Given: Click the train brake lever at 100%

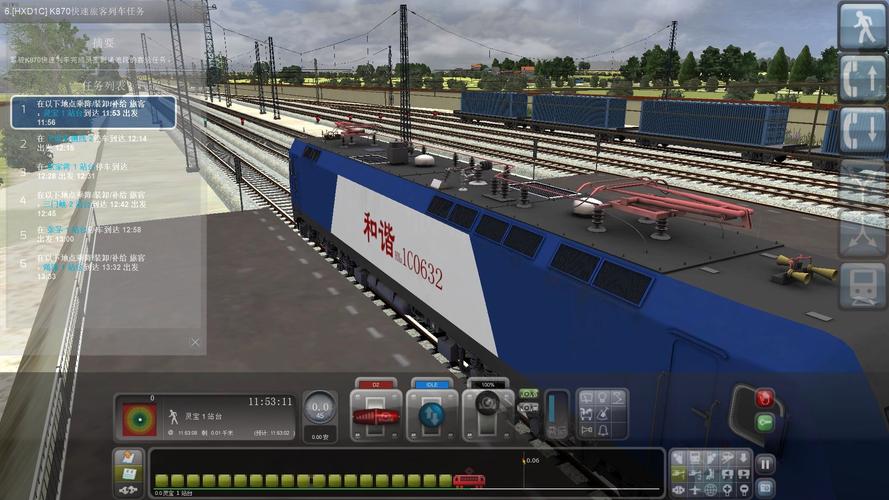Looking at the screenshot, I should [x=488, y=414].
